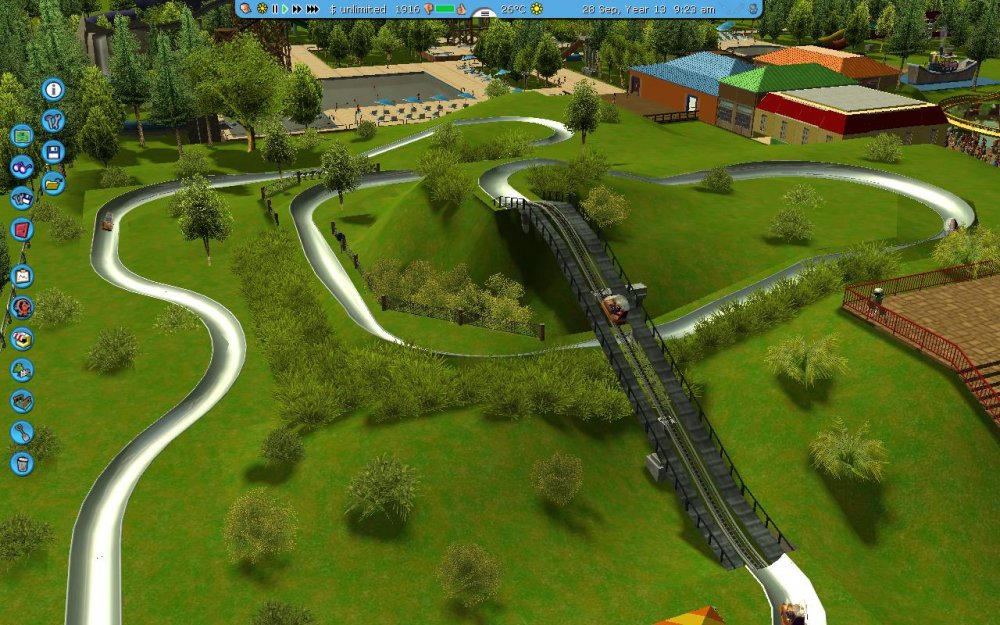
Task: Activate the trash can delete tool
Action: [21, 463]
